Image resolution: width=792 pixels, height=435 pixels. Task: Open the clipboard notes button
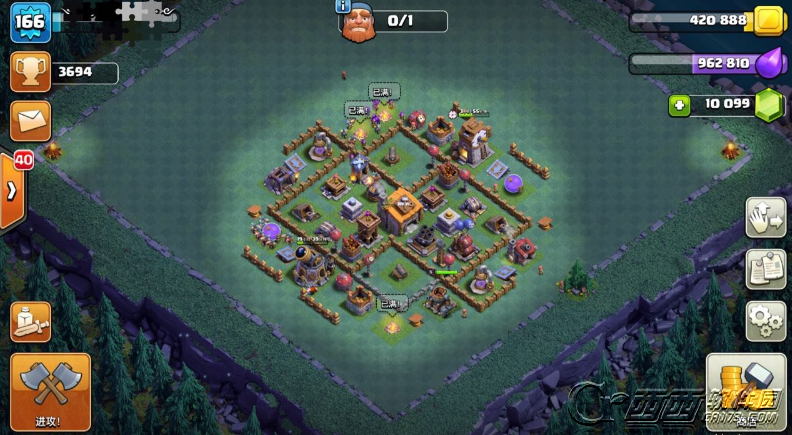click(x=765, y=269)
